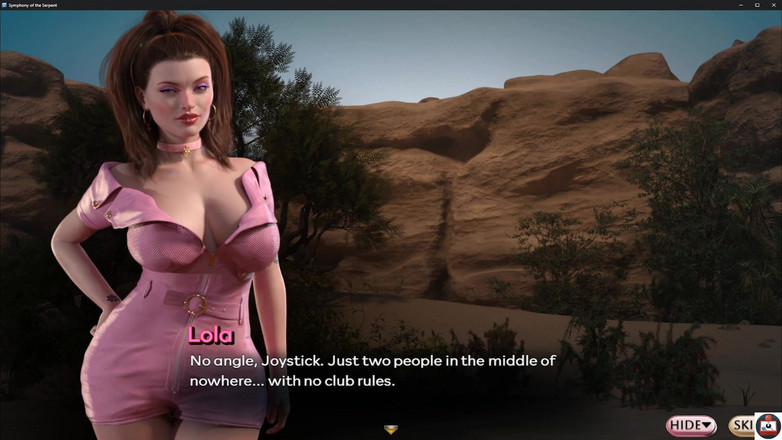Skip the dialogue using the SKIP button
The height and width of the screenshot is (440, 782).
[x=741, y=425]
